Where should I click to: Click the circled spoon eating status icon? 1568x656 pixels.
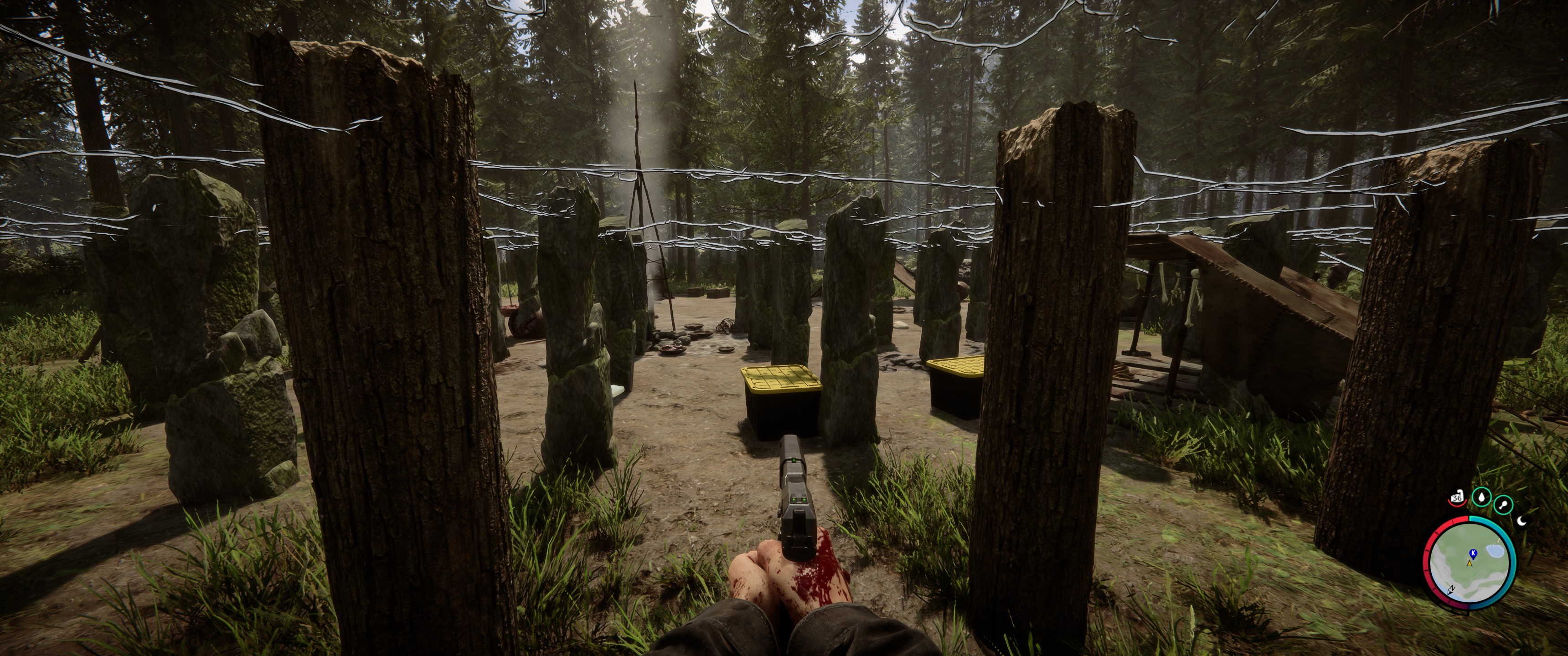1503,505
